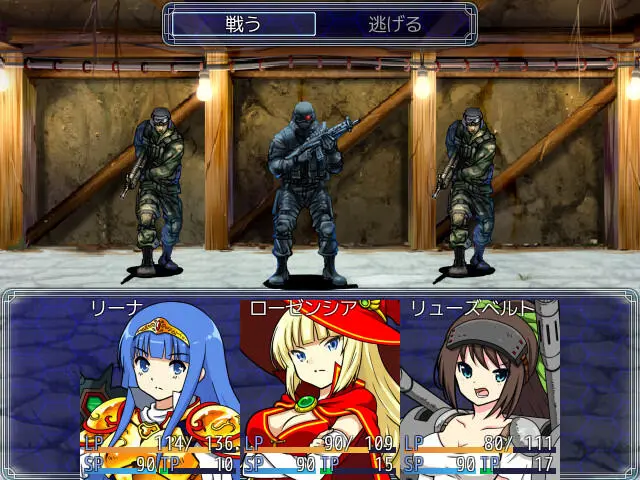
Task: Select the 戦う (Fight) command
Action: tap(243, 24)
